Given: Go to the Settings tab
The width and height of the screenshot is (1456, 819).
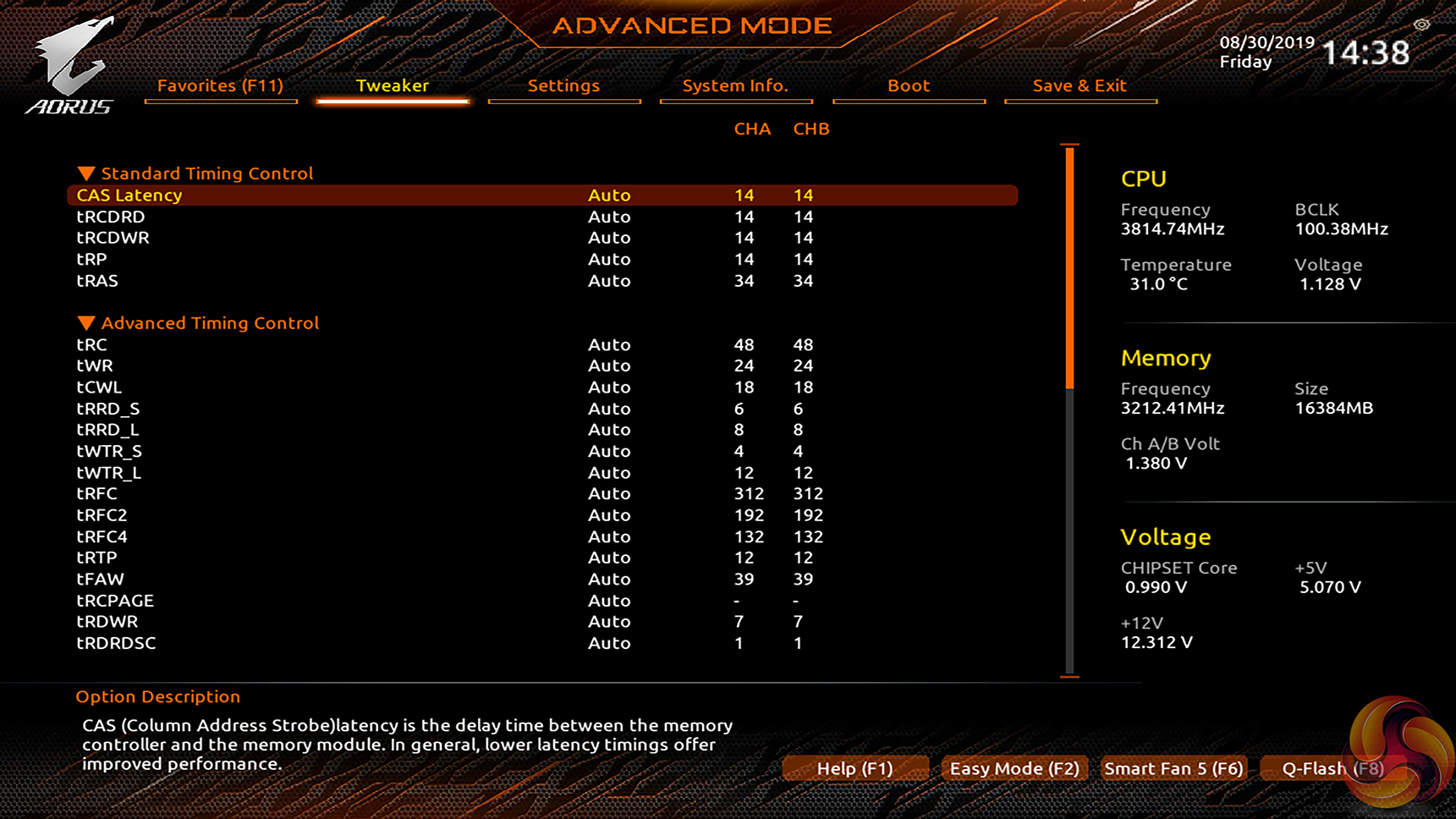Looking at the screenshot, I should point(563,85).
